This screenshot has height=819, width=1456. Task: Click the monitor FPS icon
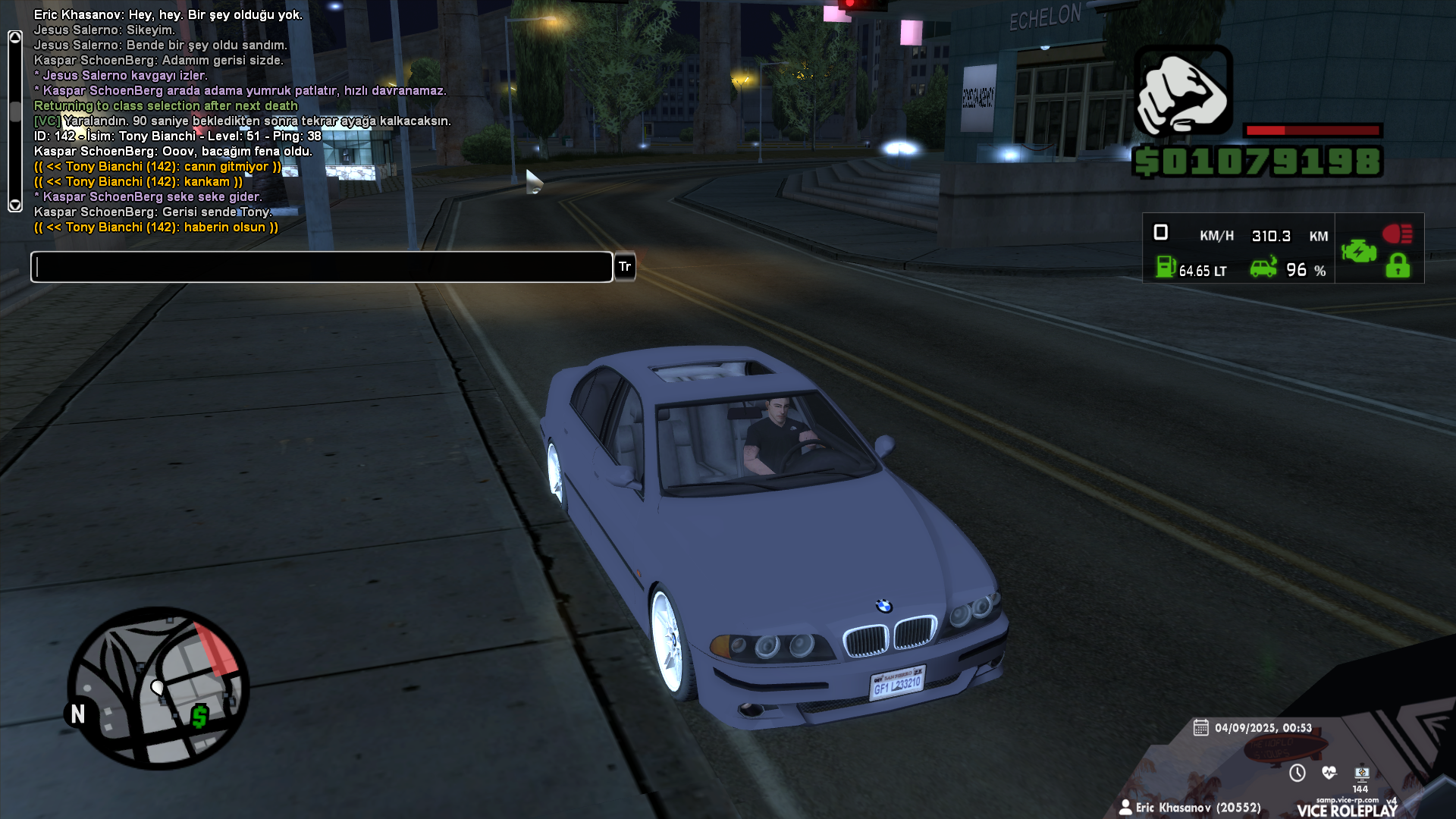click(x=1362, y=773)
